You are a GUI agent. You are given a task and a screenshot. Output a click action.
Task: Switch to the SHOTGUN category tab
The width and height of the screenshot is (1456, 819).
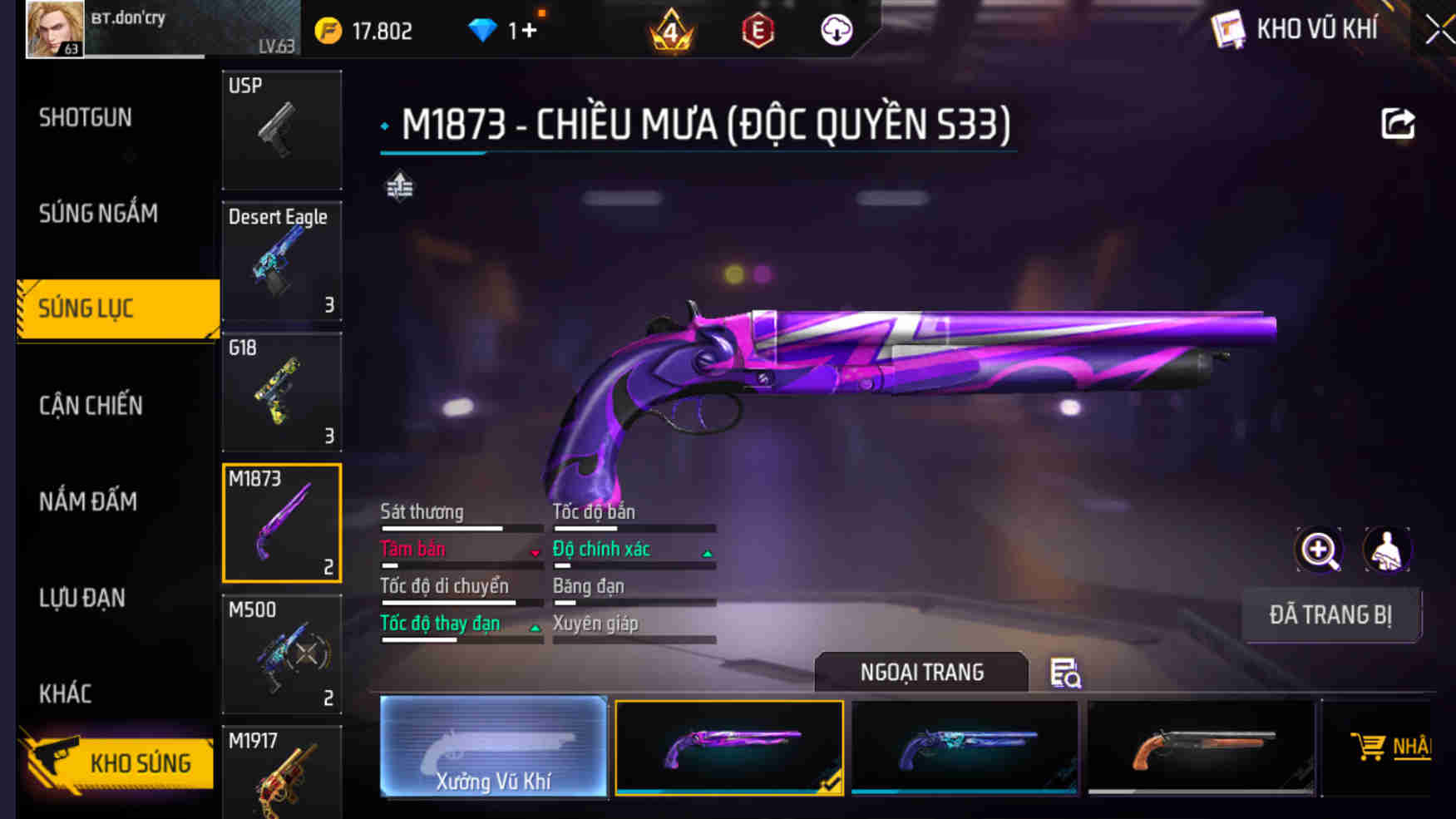(x=83, y=117)
